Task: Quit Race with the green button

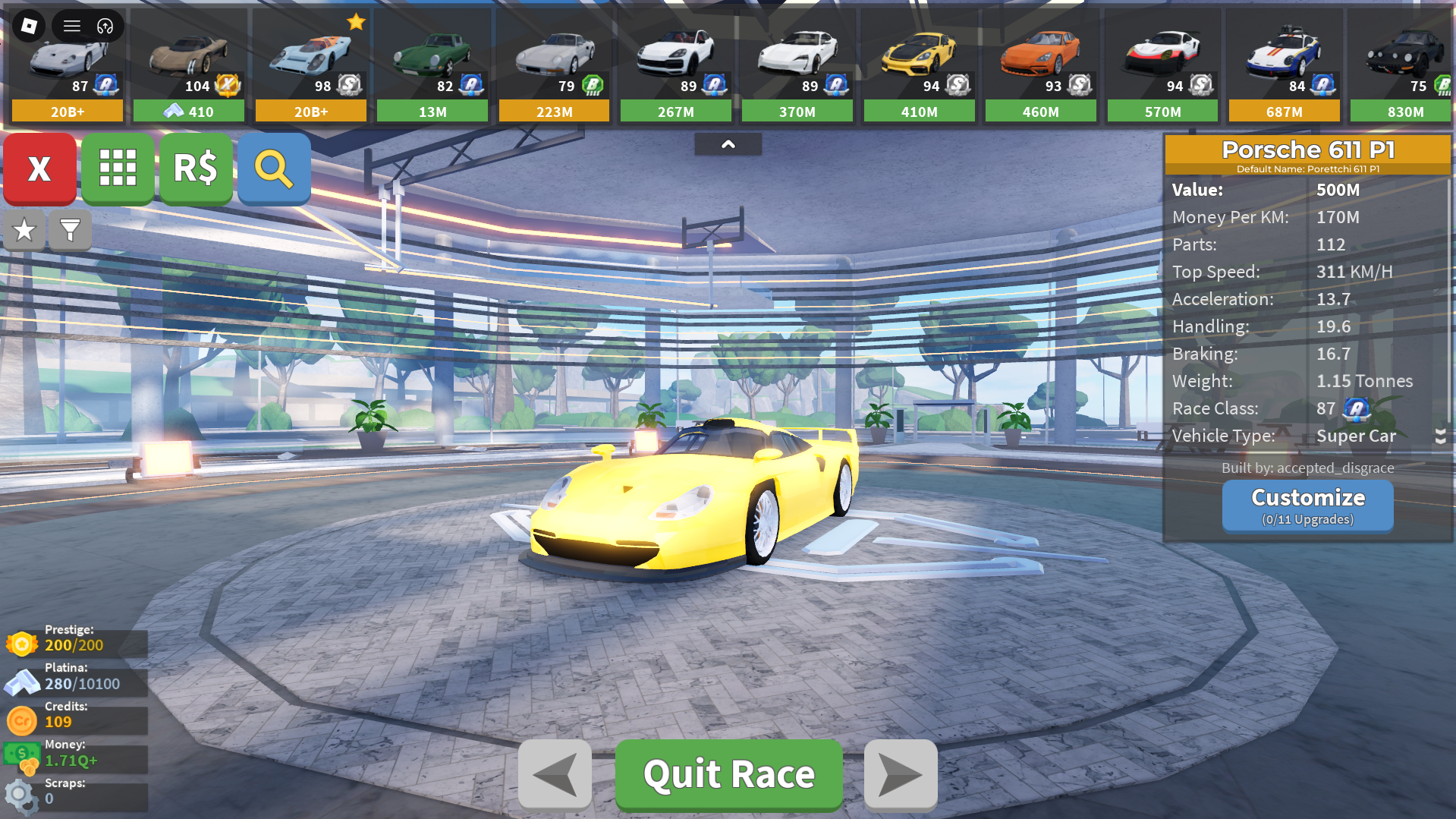Action: pos(728,774)
